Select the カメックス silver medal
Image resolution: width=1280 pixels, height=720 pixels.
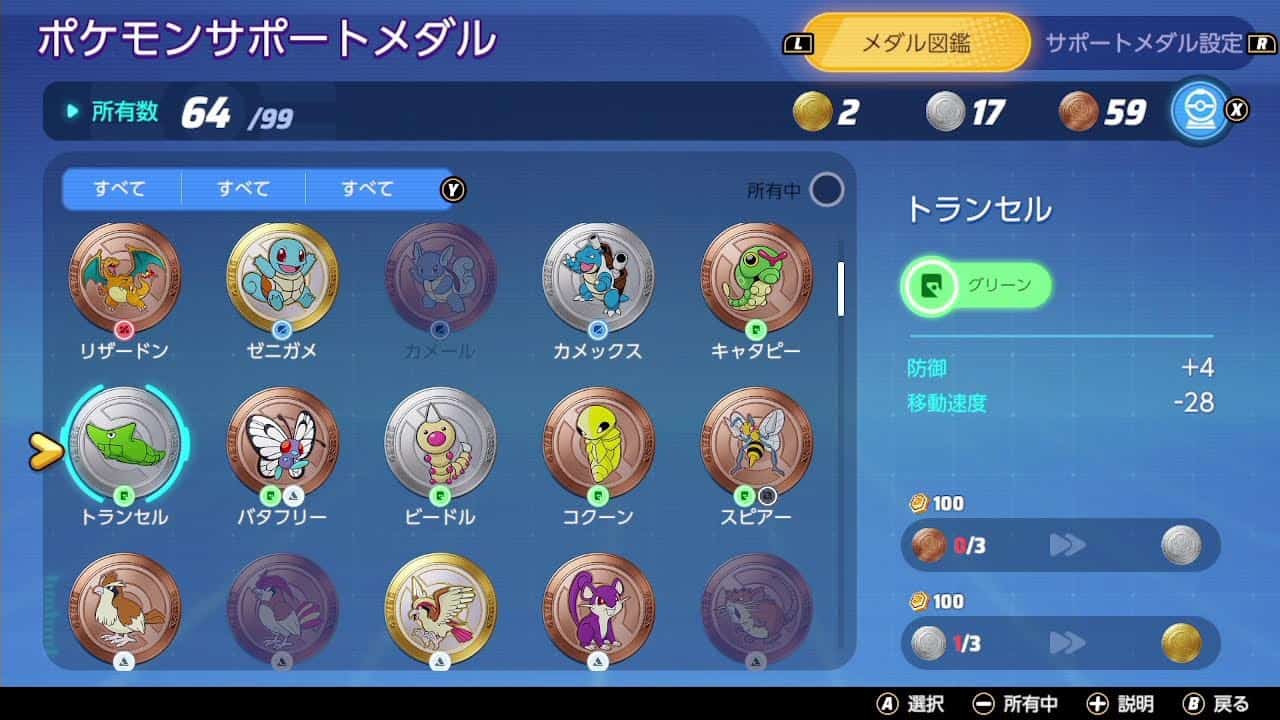597,278
